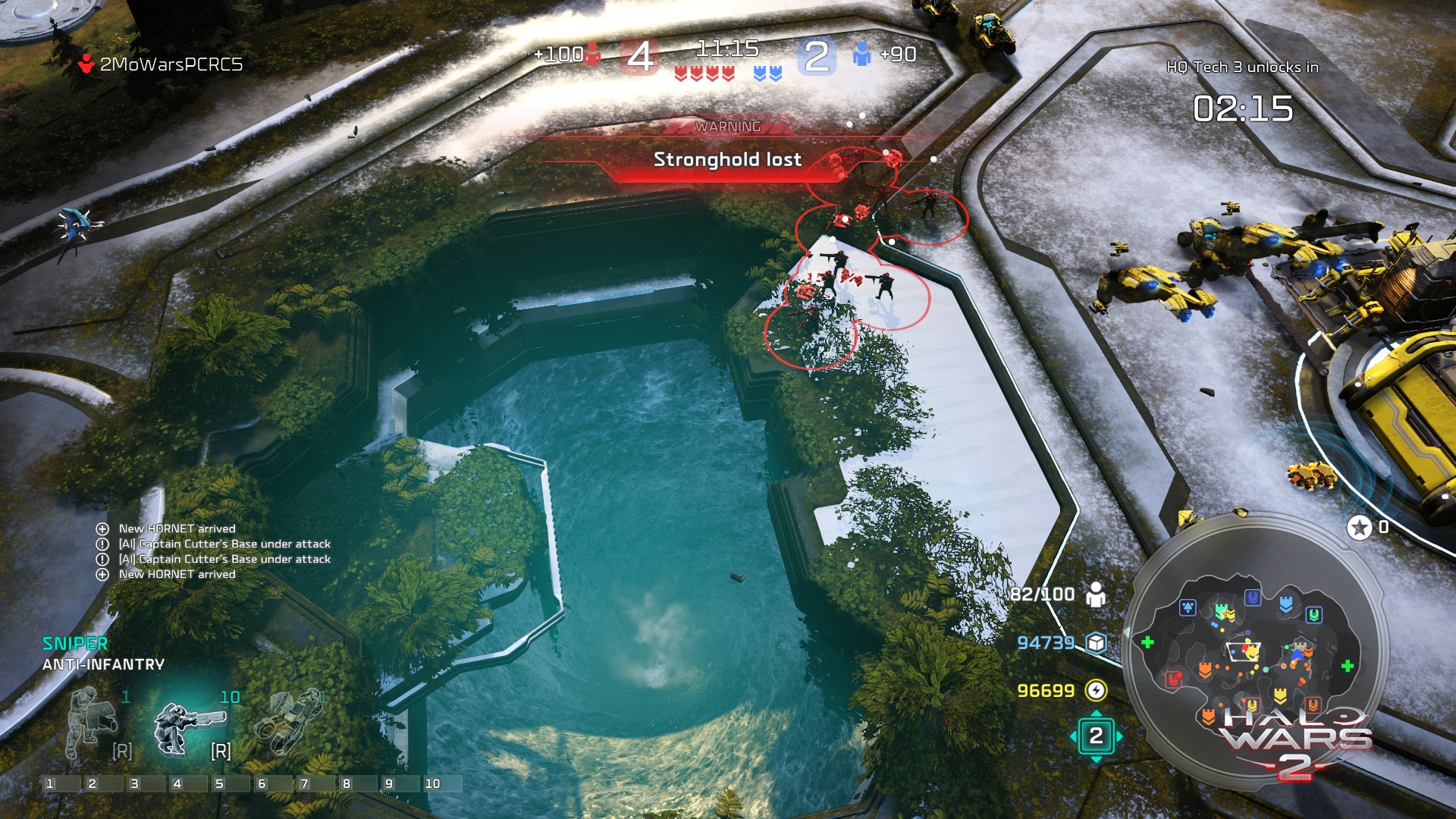Click the circular minimap

tap(1255, 651)
